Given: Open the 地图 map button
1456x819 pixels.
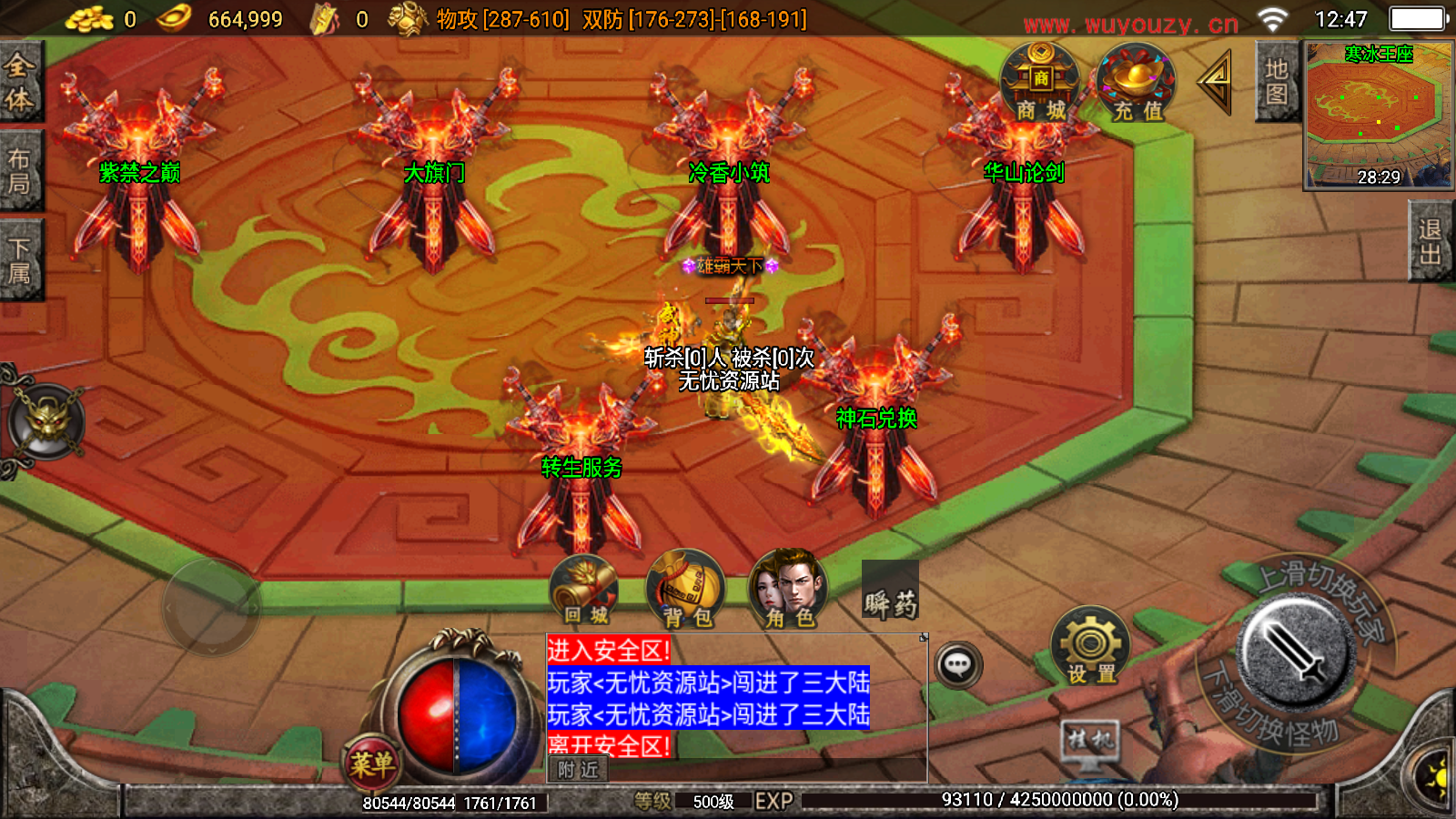Looking at the screenshot, I should 1276,82.
